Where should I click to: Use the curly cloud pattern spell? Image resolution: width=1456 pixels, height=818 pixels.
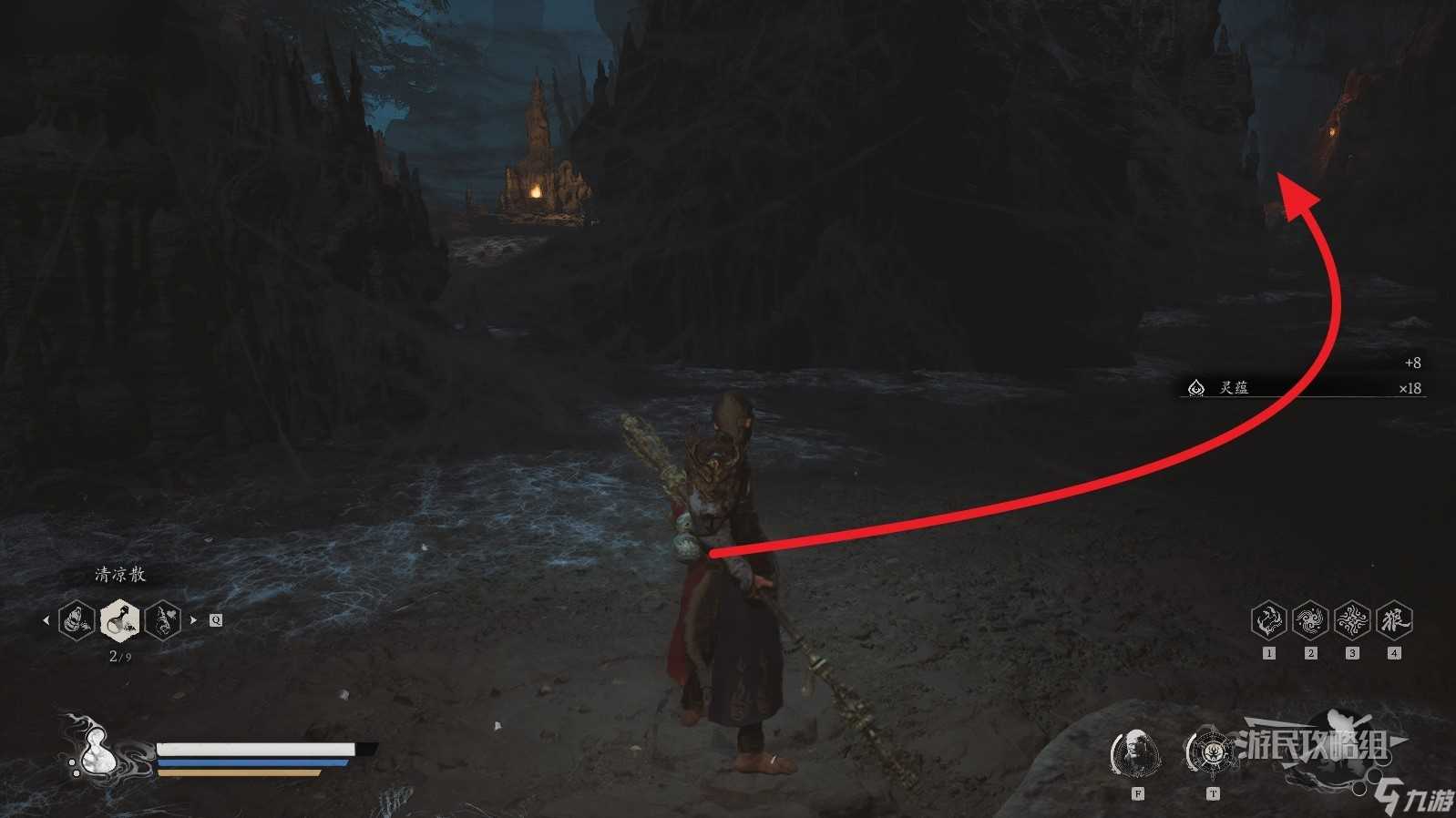pyautogui.click(x=1352, y=620)
